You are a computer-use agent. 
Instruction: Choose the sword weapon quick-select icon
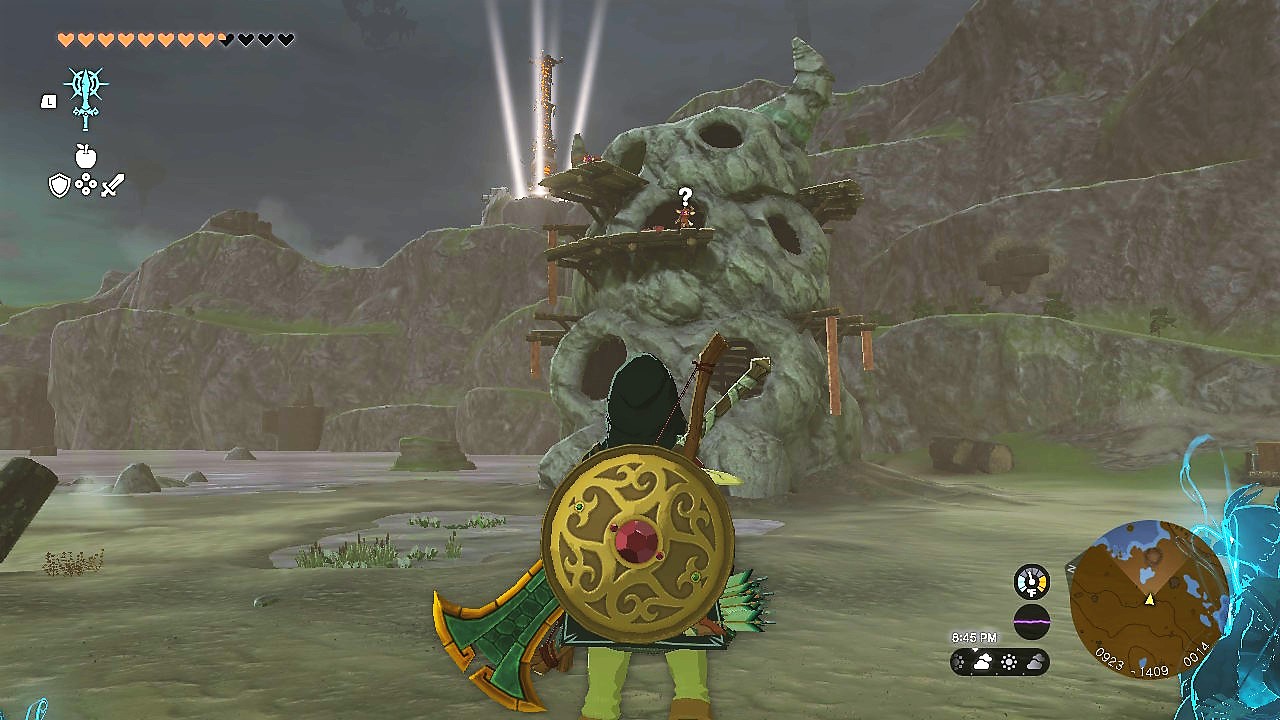[112, 185]
